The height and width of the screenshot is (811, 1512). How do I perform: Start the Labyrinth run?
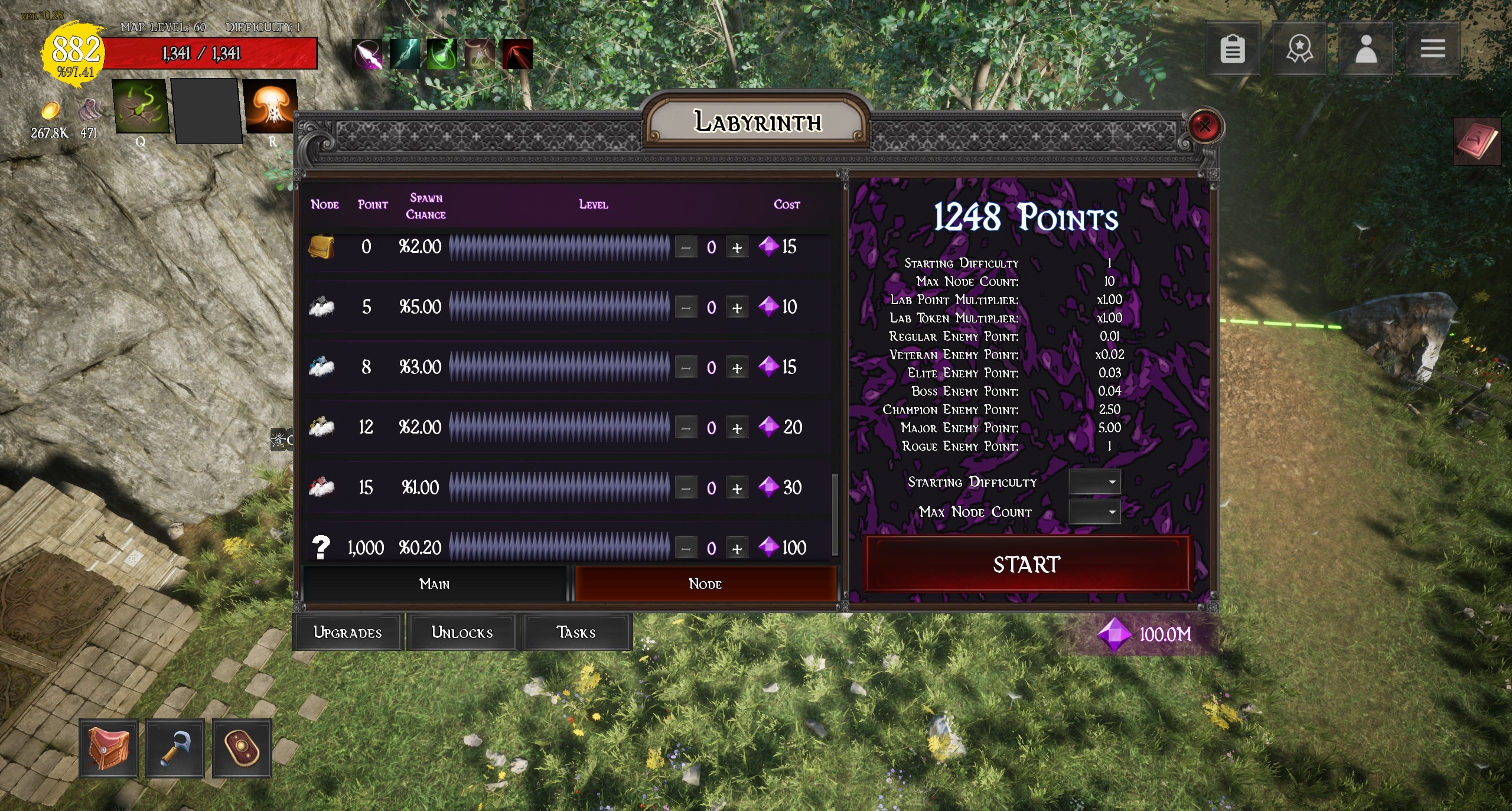[1027, 564]
